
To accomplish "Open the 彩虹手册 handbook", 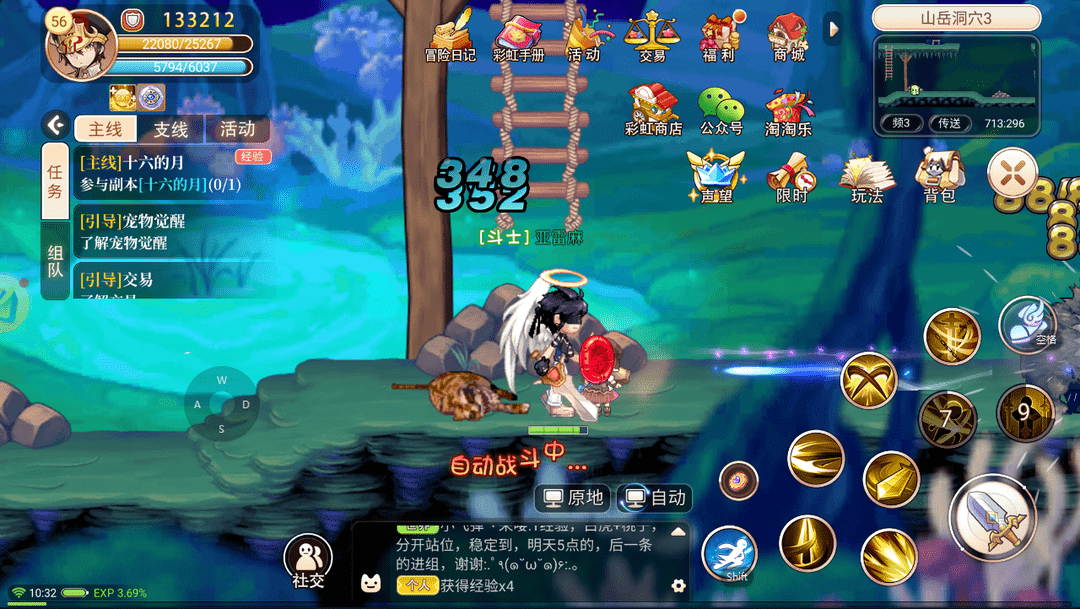I will (x=518, y=36).
